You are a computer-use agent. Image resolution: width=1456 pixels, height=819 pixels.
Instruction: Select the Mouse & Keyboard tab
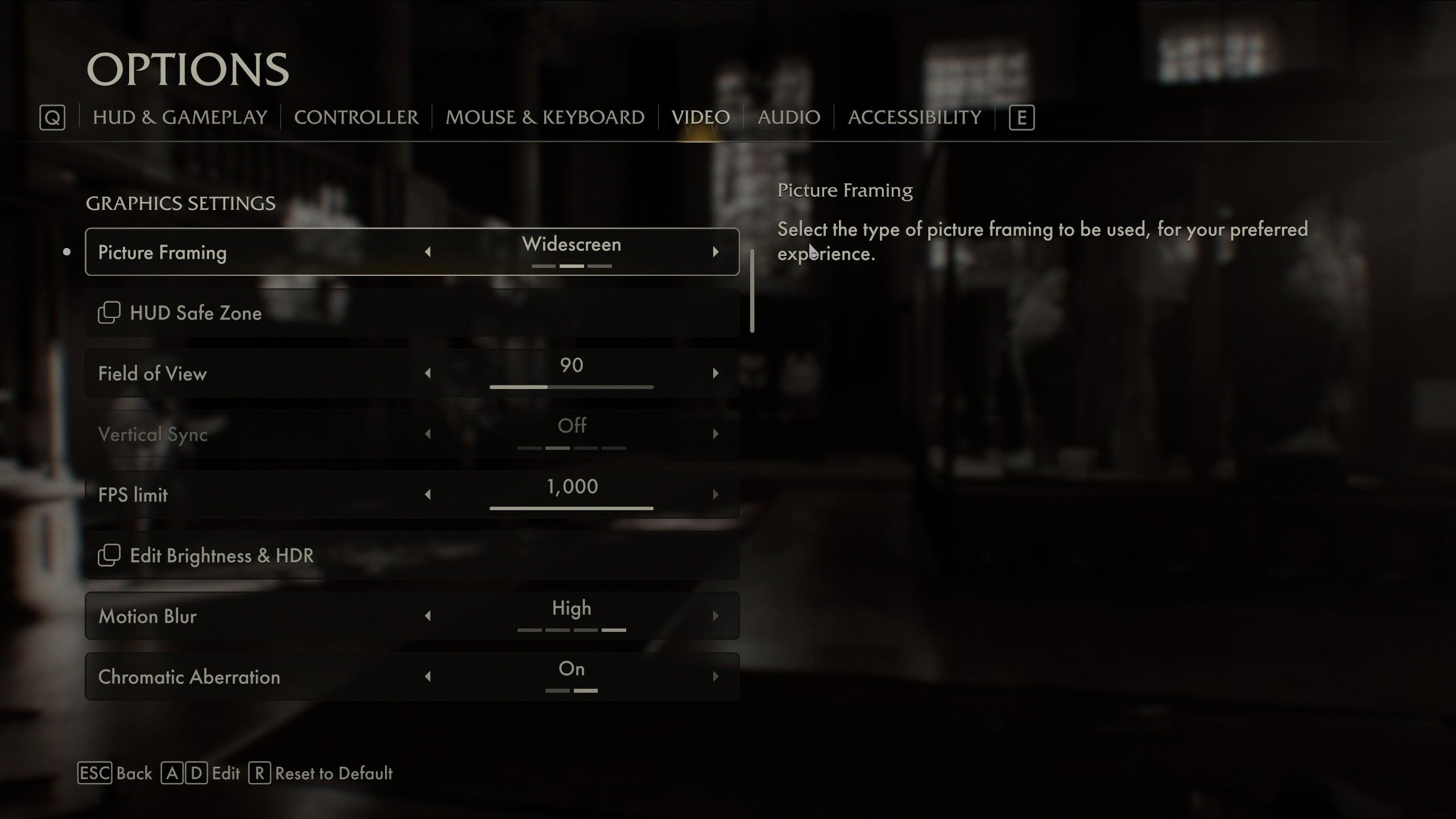pyautogui.click(x=544, y=117)
